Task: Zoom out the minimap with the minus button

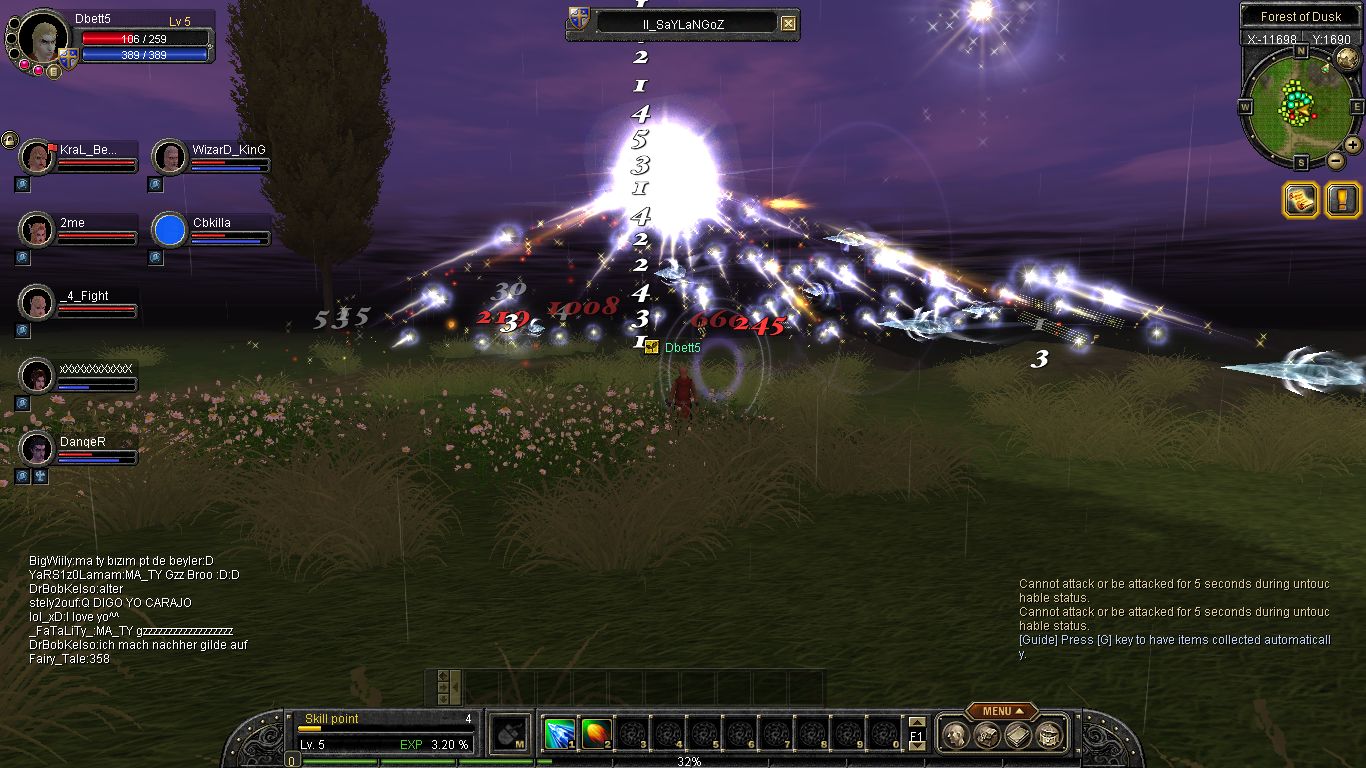Action: [x=1335, y=160]
